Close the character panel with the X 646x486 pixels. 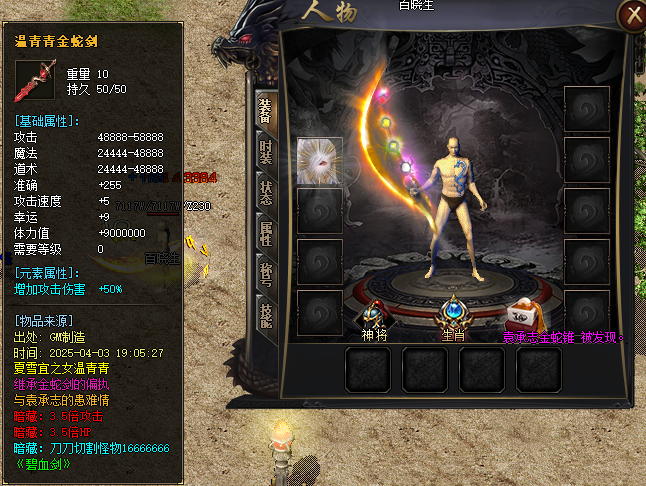point(631,15)
